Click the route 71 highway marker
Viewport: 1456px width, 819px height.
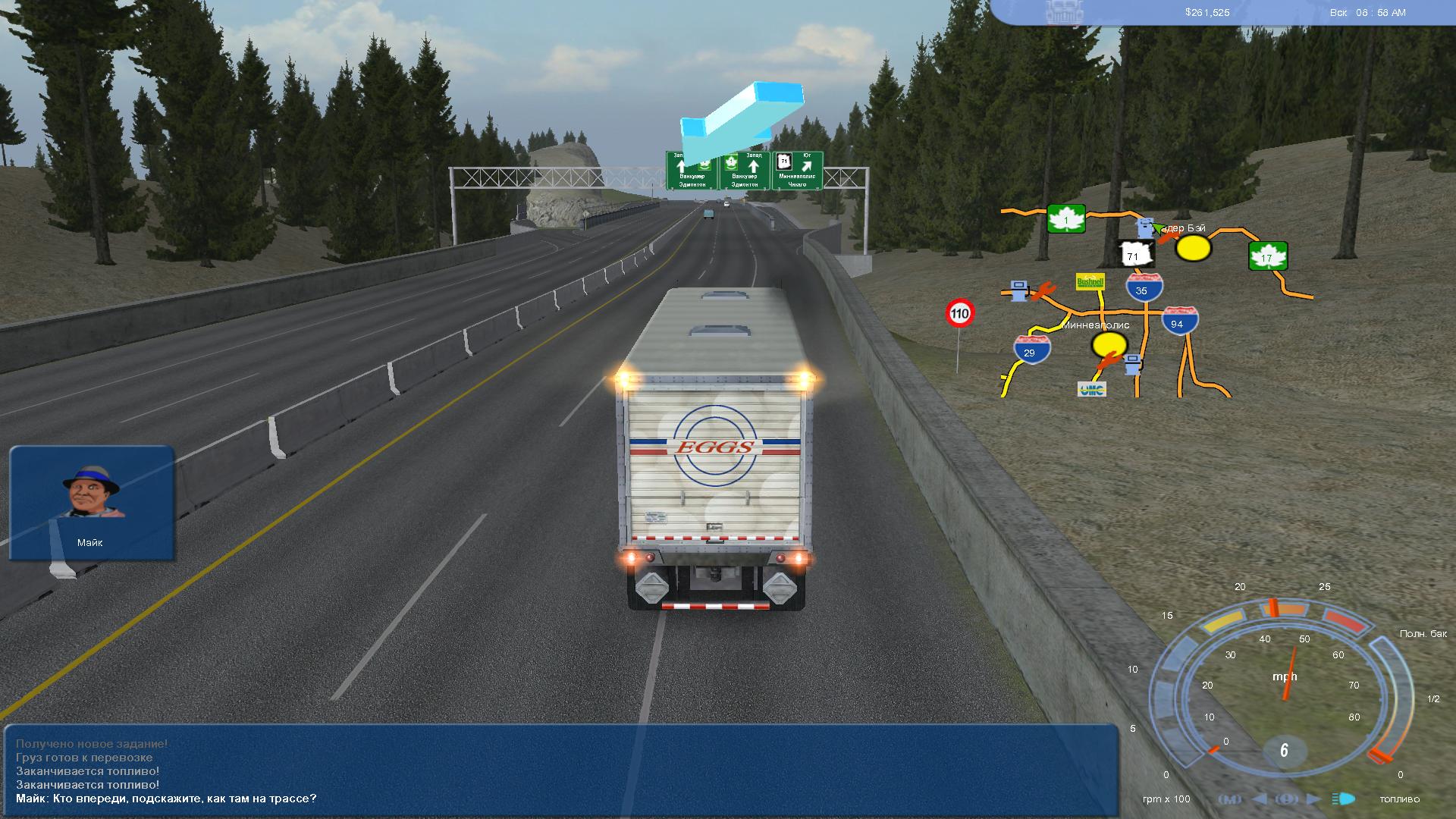pos(1134,255)
